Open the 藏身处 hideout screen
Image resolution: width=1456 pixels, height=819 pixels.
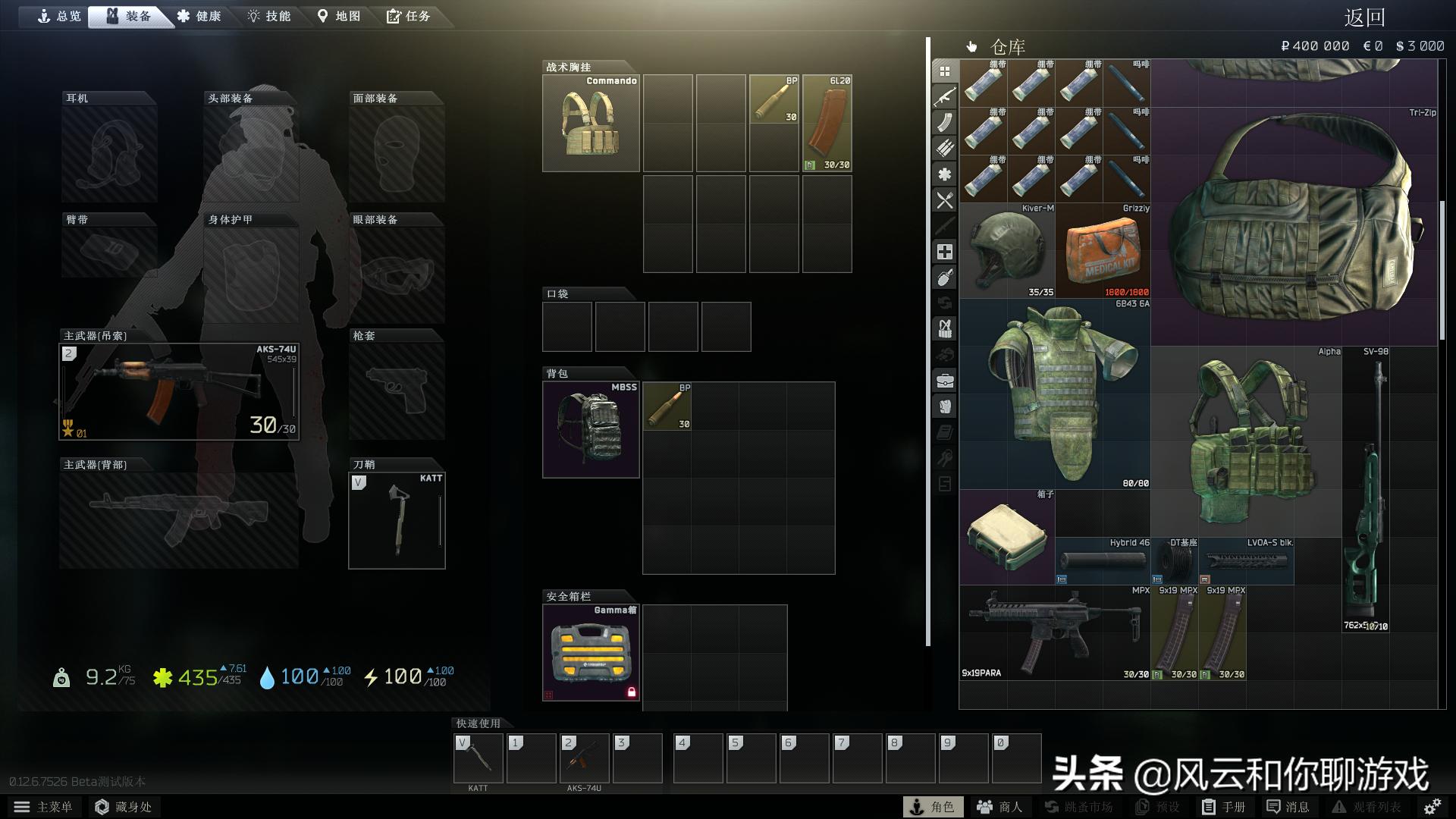(124, 806)
